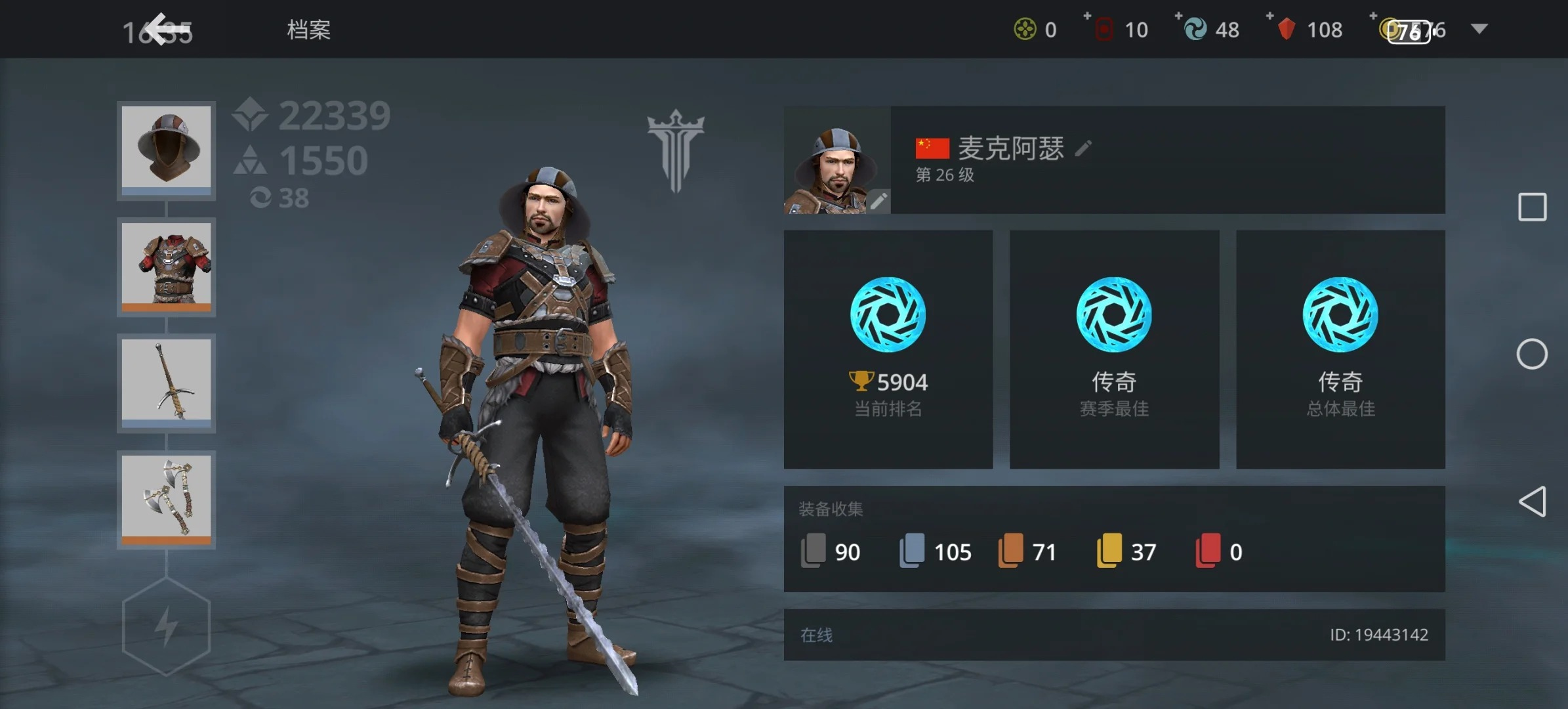Select the chest armor equipment slot
Viewport: 1568px width, 709px height.
tap(167, 266)
